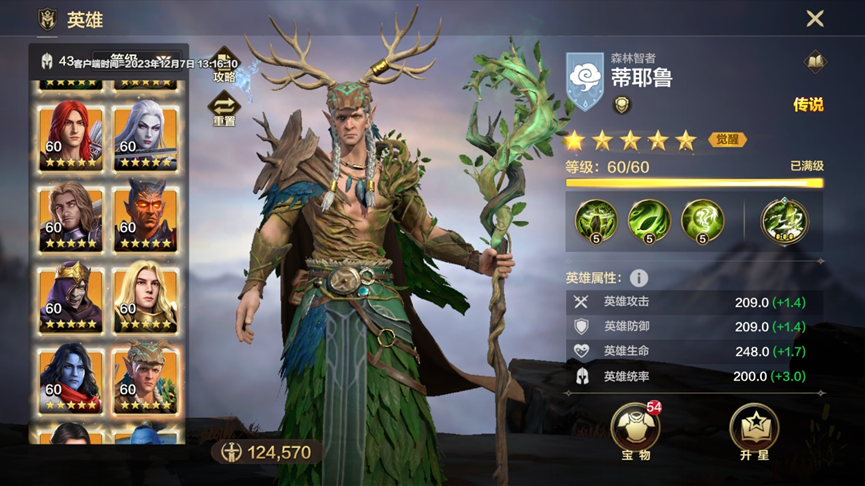865x486 pixels.
Task: View the green spiral wind skill
Action: tap(701, 220)
